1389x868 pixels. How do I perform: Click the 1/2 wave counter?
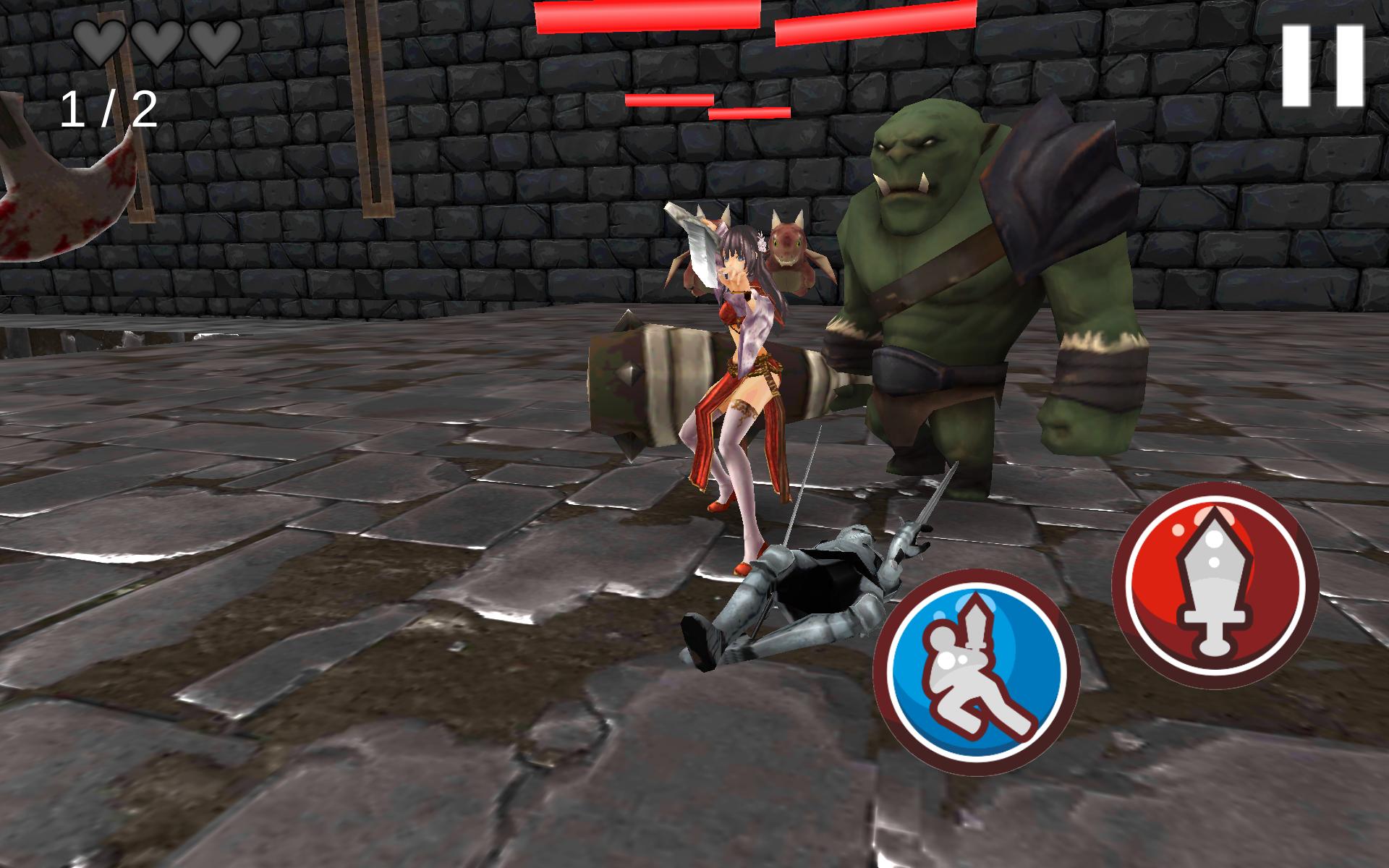(109, 109)
